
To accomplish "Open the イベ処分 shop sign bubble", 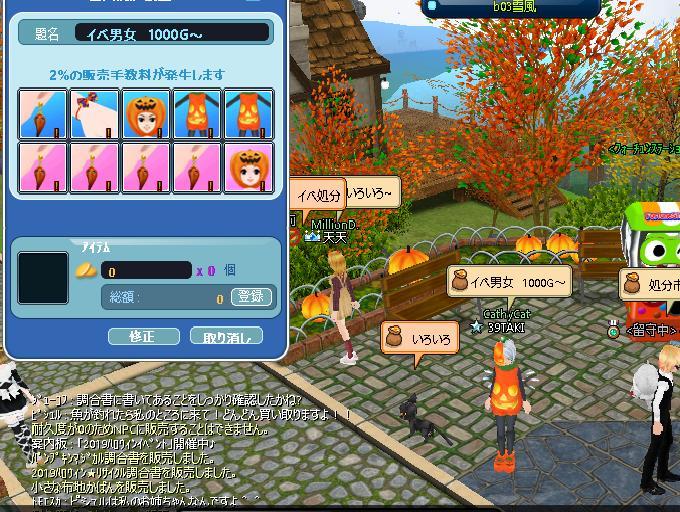I will (x=320, y=196).
